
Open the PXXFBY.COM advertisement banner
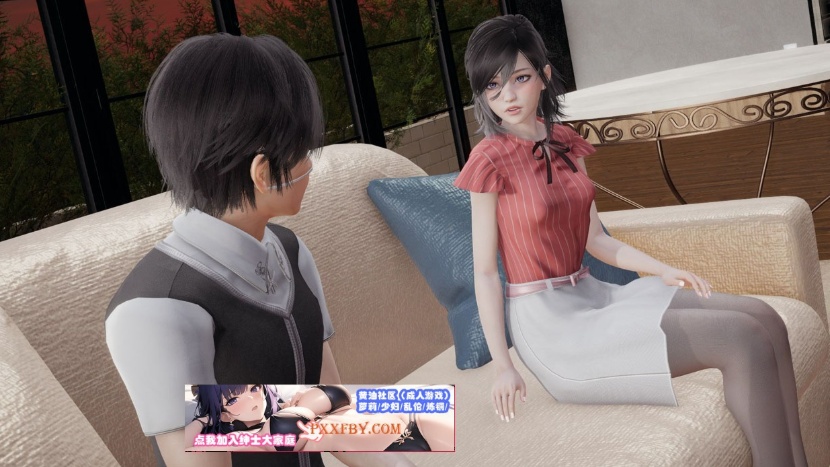point(319,417)
